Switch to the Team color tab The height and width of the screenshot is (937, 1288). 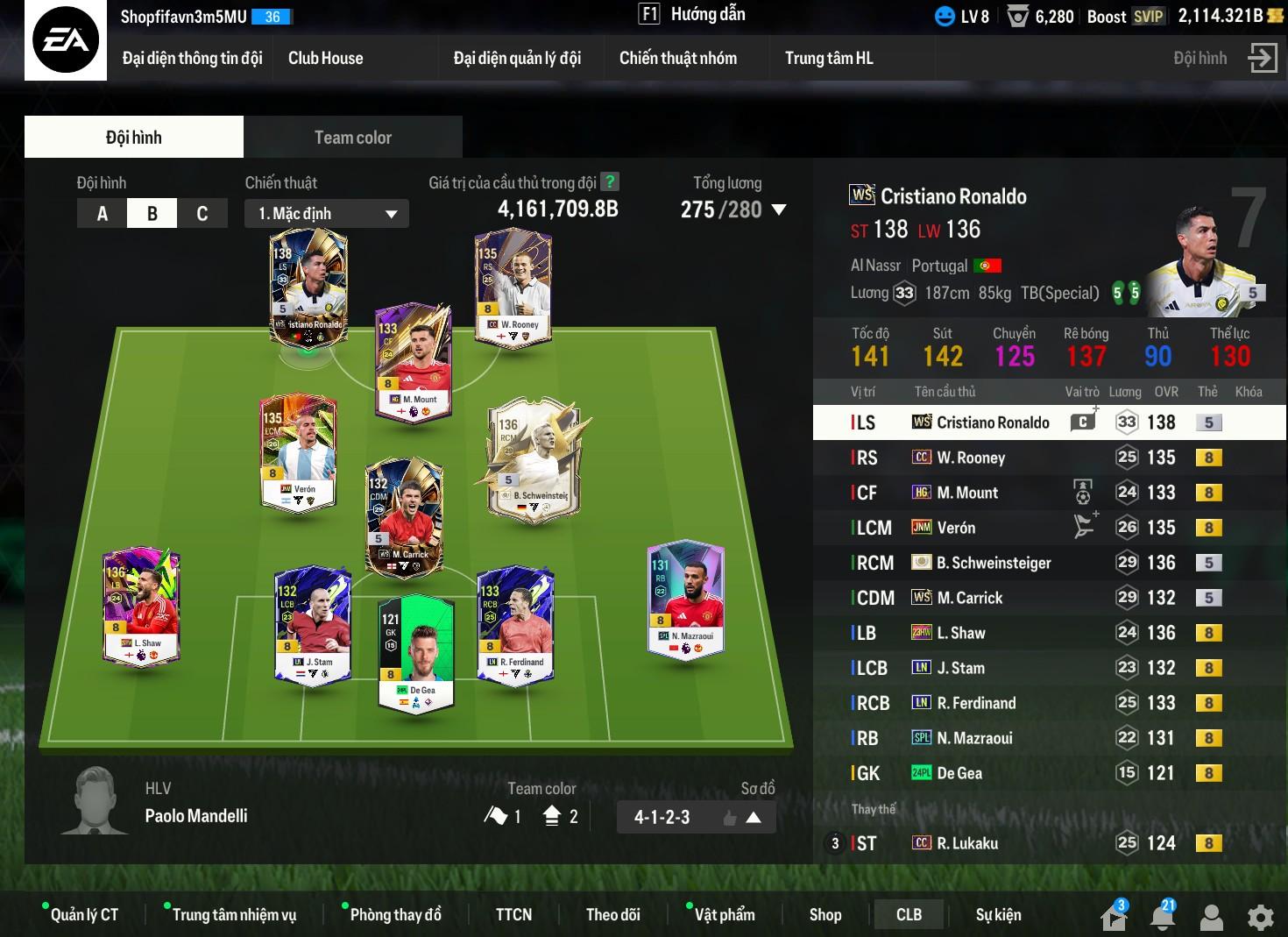click(352, 138)
